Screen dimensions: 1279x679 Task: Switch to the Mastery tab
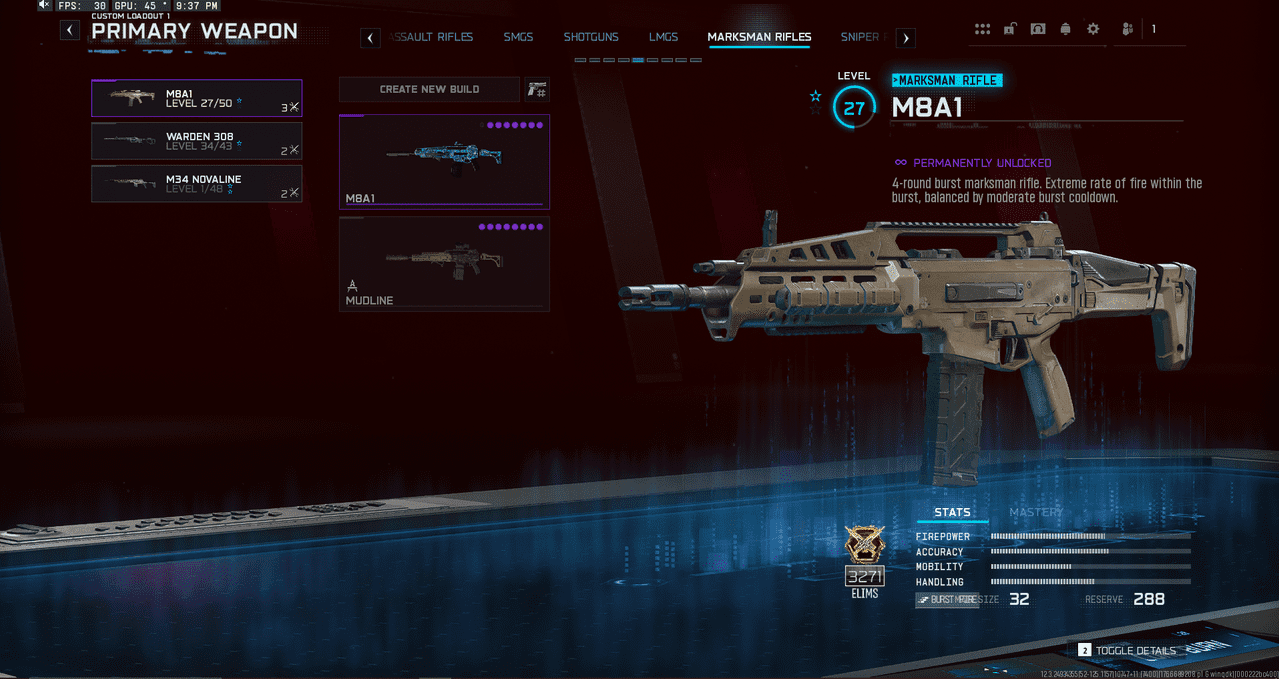point(1036,512)
